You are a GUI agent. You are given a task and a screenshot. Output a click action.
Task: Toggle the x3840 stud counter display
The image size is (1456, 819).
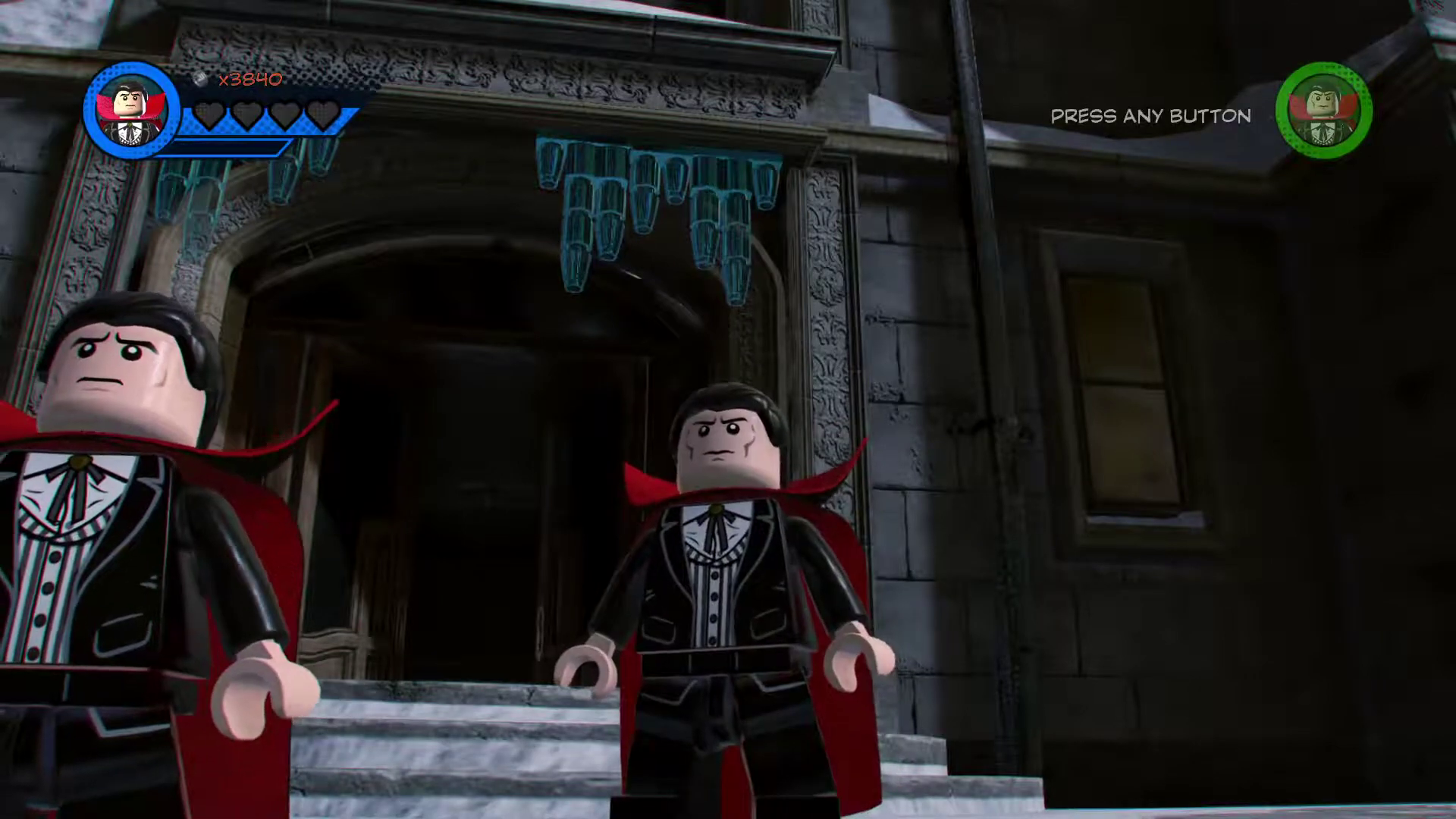(250, 78)
